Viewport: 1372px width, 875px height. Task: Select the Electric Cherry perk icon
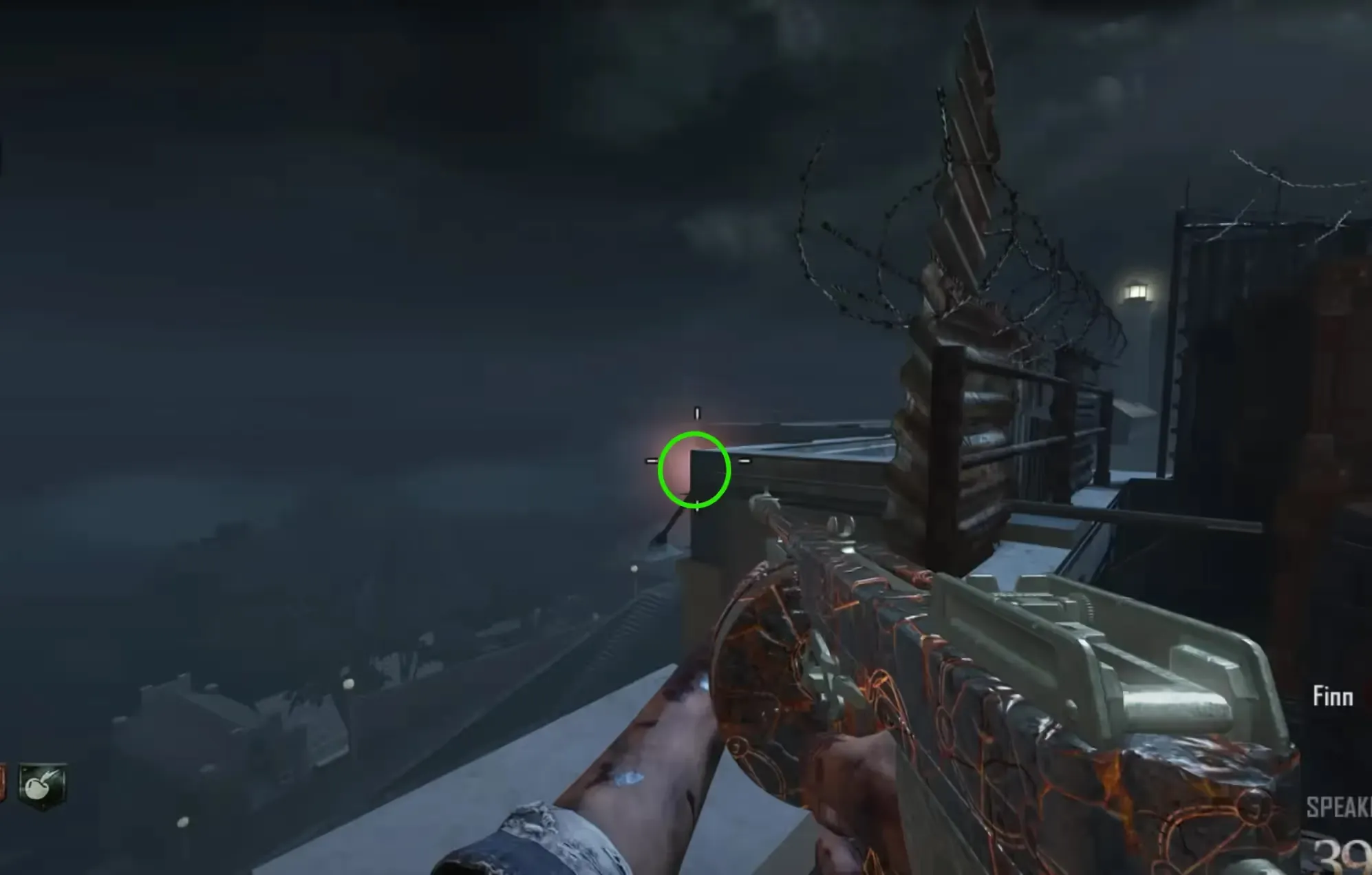click(x=43, y=785)
